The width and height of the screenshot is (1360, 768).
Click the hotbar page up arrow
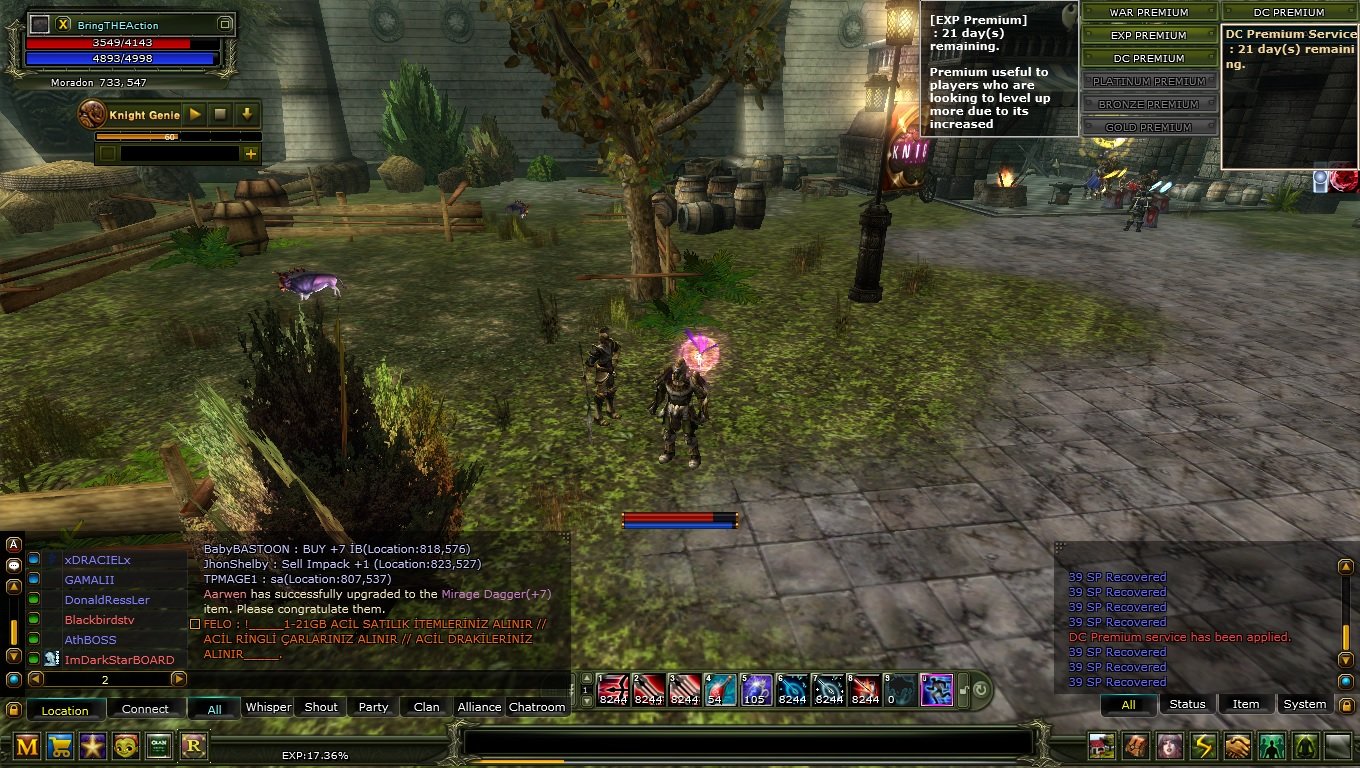586,678
